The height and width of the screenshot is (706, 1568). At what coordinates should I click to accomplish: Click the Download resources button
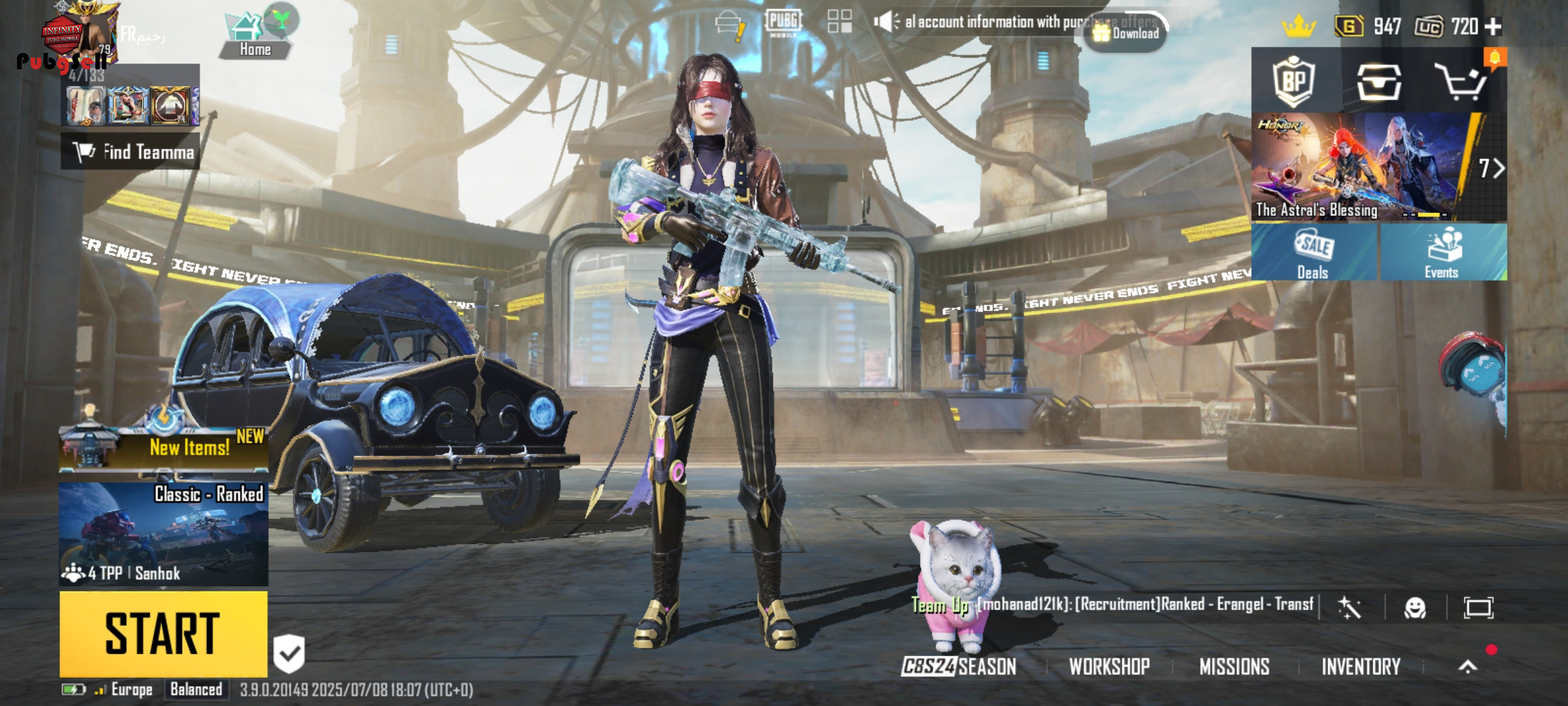pos(1126,33)
